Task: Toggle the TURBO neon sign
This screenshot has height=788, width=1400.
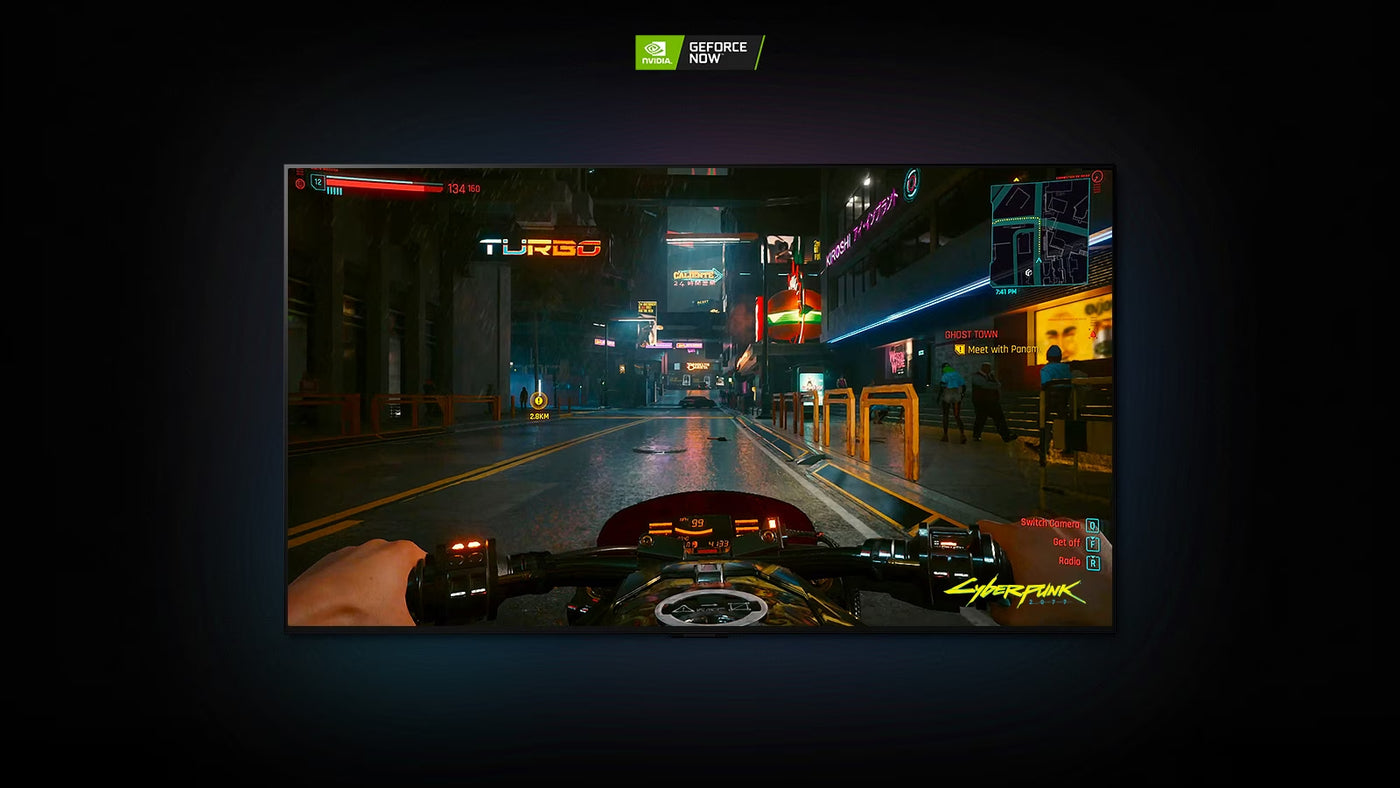Action: pos(540,247)
